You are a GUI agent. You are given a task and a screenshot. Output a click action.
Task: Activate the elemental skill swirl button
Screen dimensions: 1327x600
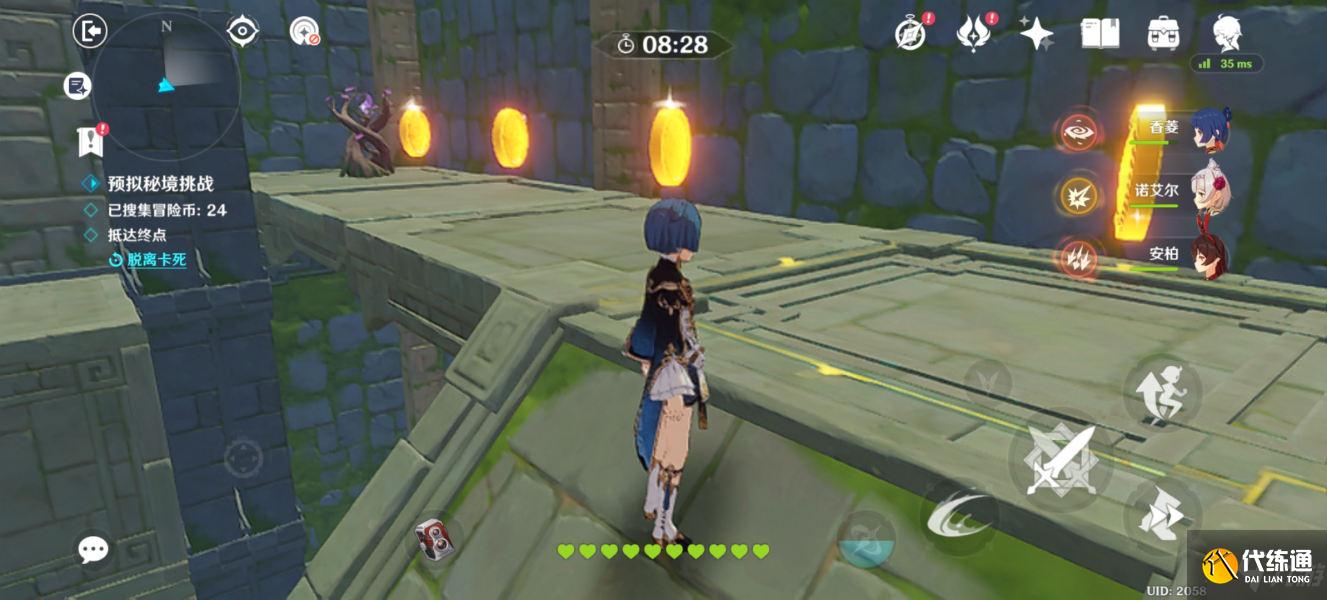coord(959,515)
